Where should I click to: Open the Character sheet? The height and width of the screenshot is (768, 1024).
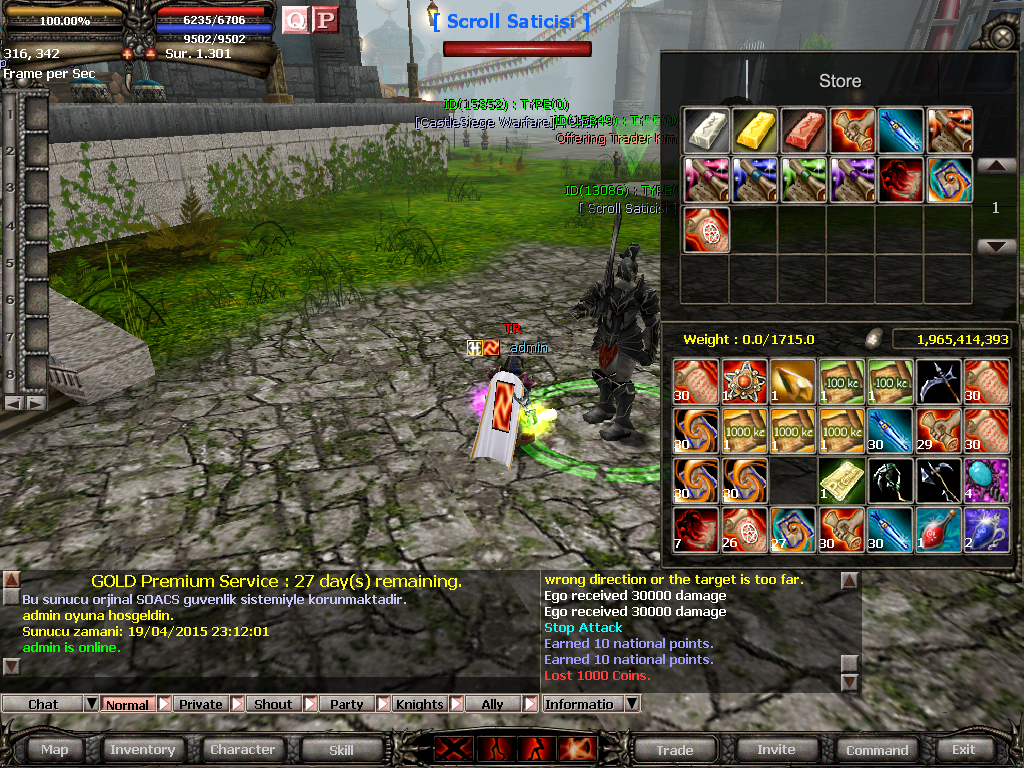click(x=242, y=749)
